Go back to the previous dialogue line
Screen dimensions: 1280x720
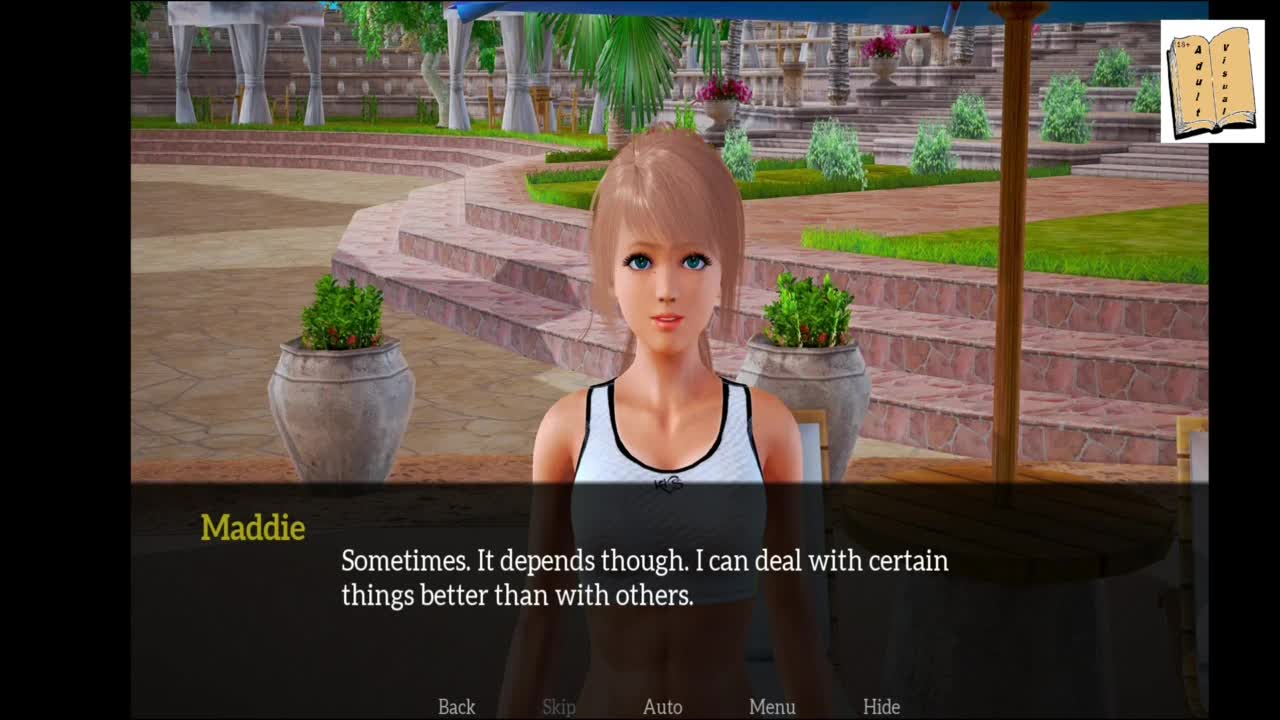pyautogui.click(x=456, y=707)
